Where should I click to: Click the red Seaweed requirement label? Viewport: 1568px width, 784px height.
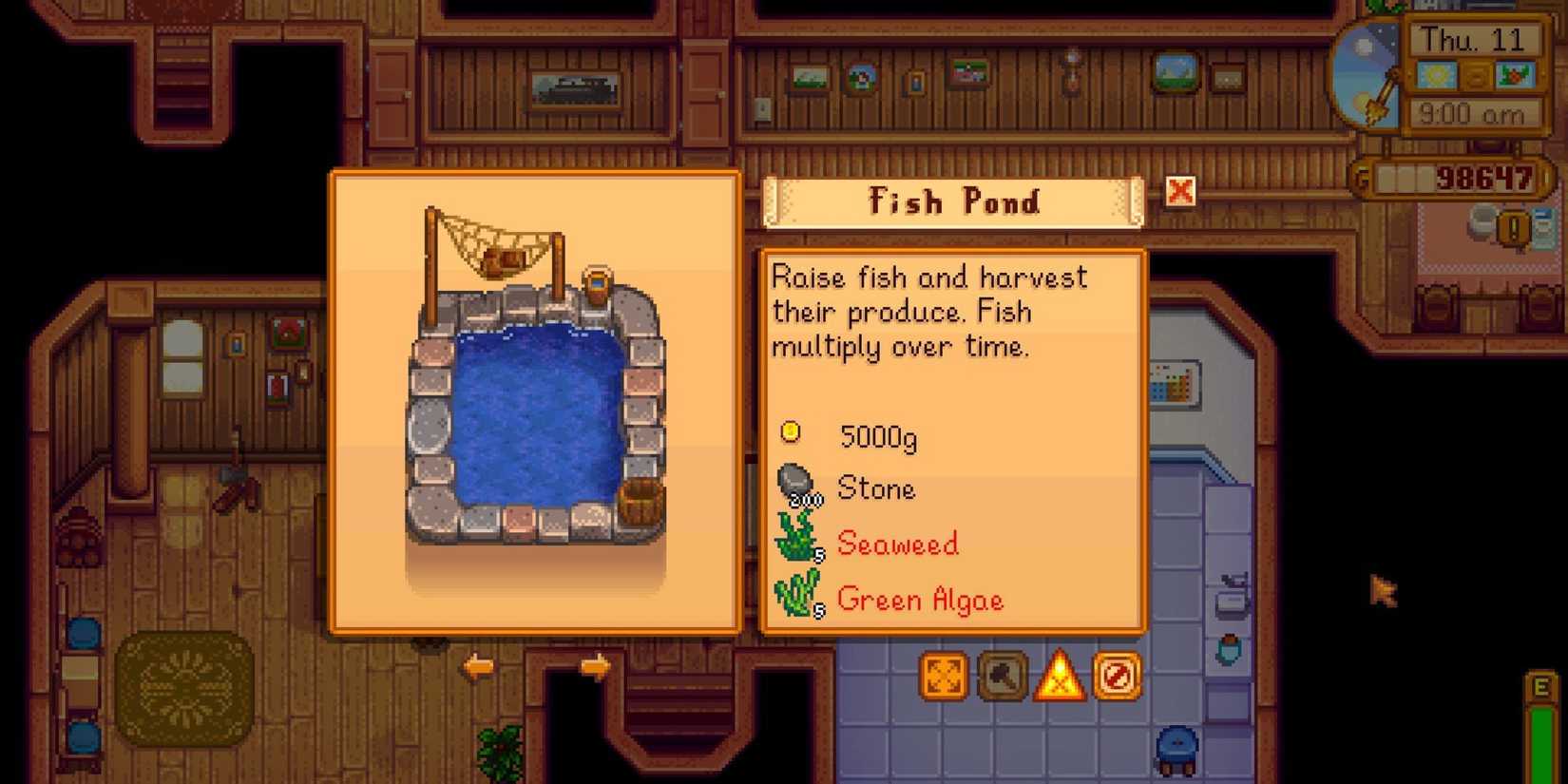(897, 543)
